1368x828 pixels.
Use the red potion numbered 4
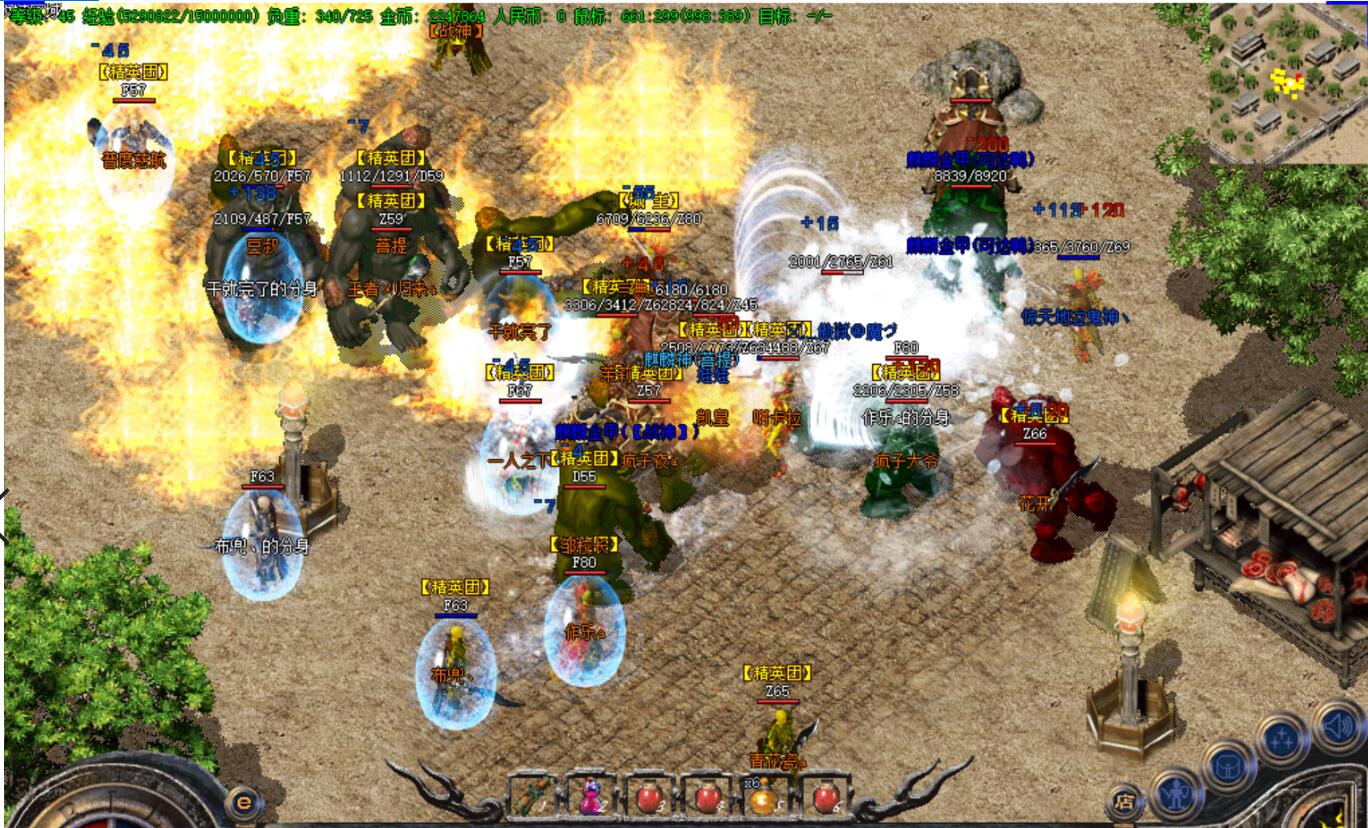coord(707,797)
